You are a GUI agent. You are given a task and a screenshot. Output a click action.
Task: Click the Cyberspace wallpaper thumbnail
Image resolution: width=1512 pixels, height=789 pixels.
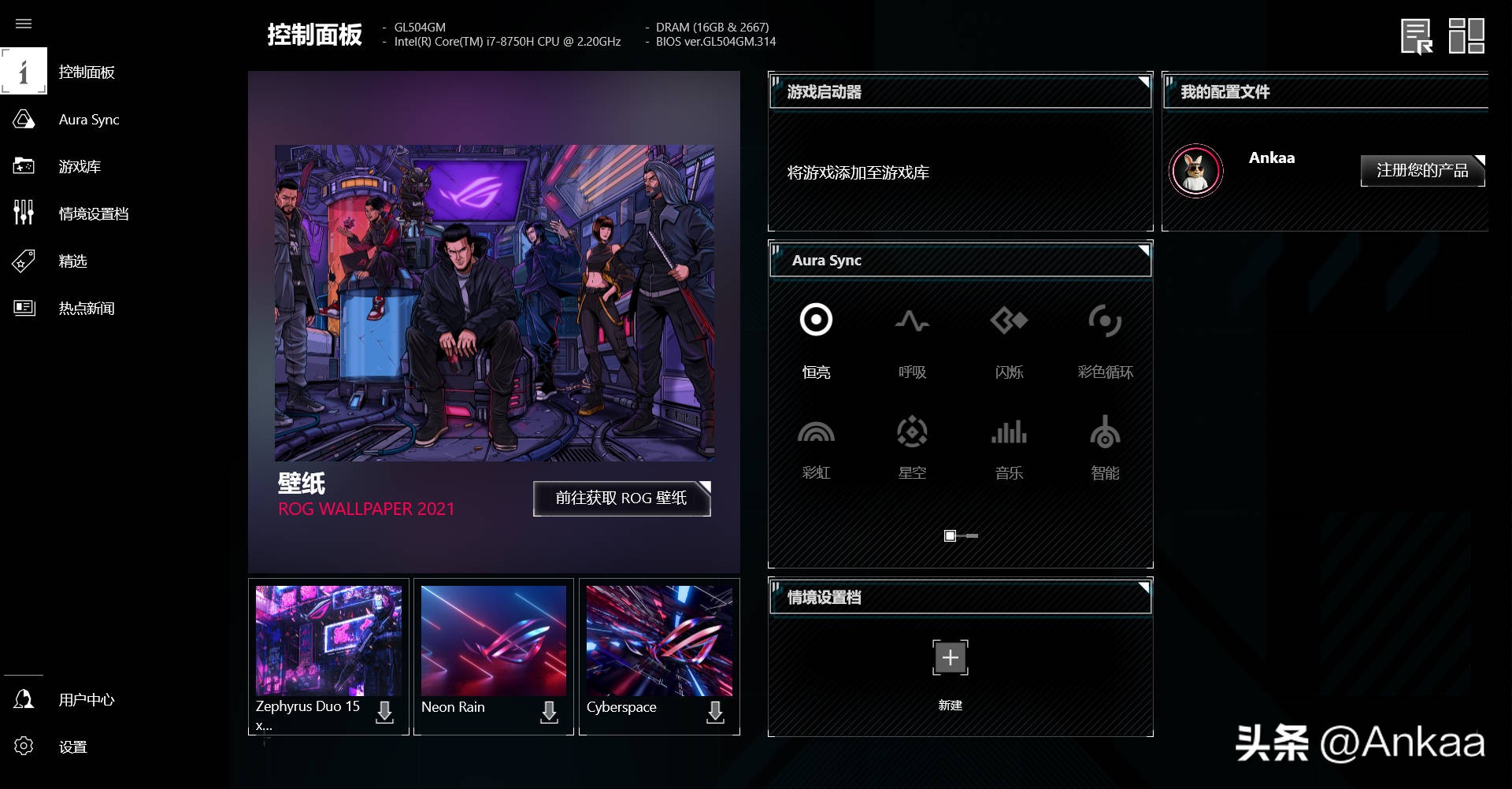(659, 640)
